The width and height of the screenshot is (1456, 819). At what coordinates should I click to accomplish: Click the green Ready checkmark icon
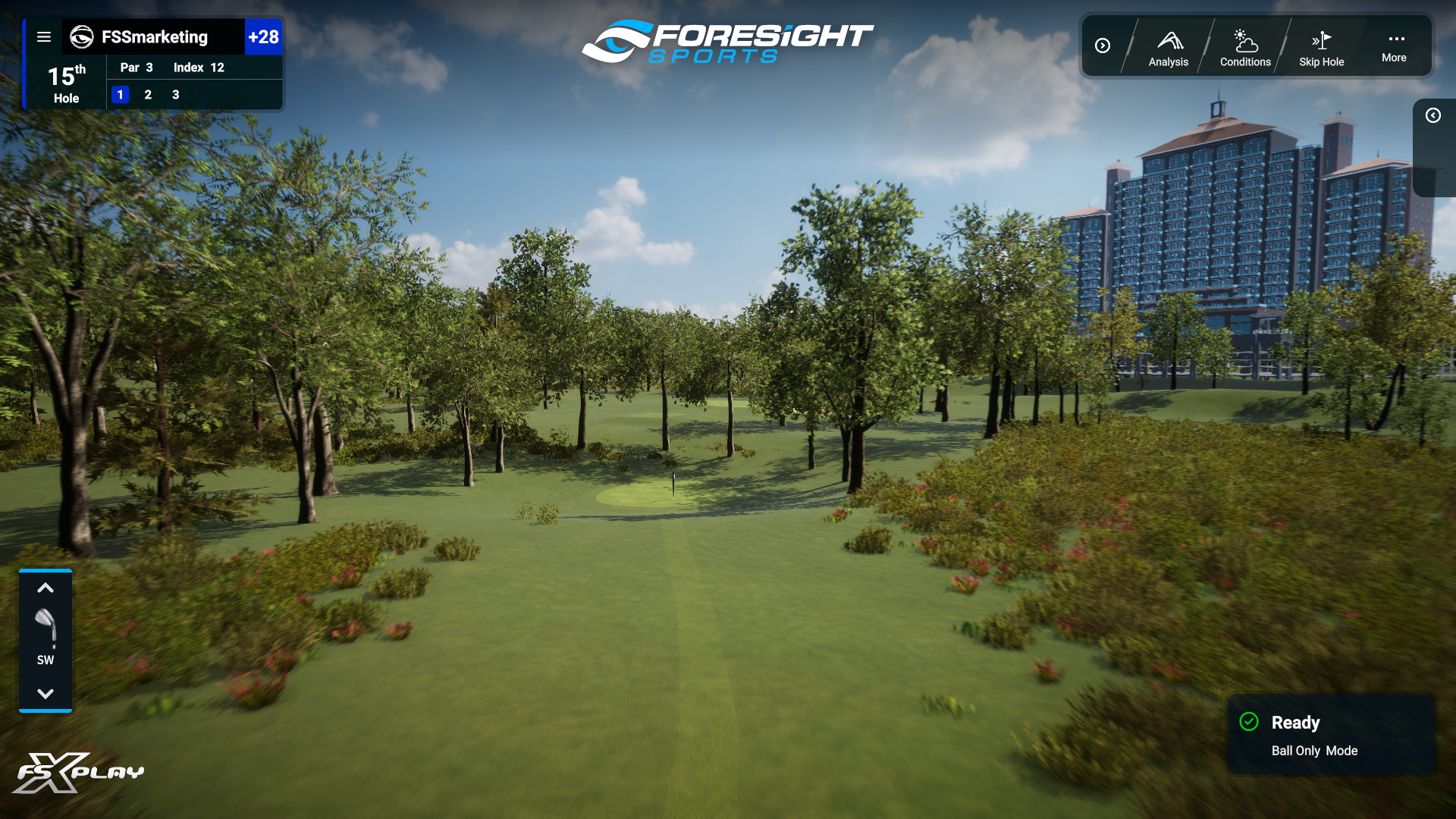point(1250,722)
